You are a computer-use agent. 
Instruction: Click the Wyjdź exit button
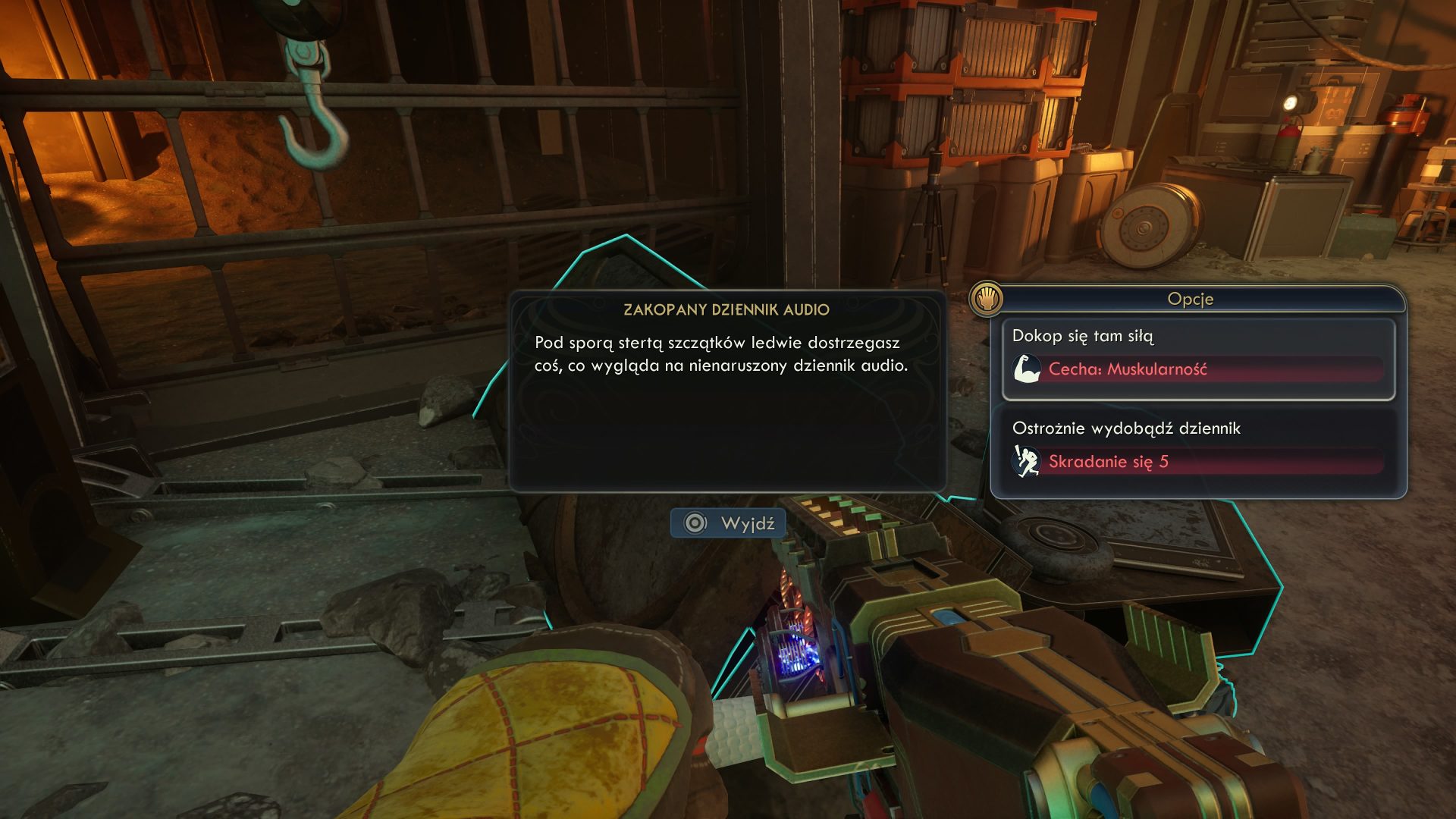tap(728, 523)
